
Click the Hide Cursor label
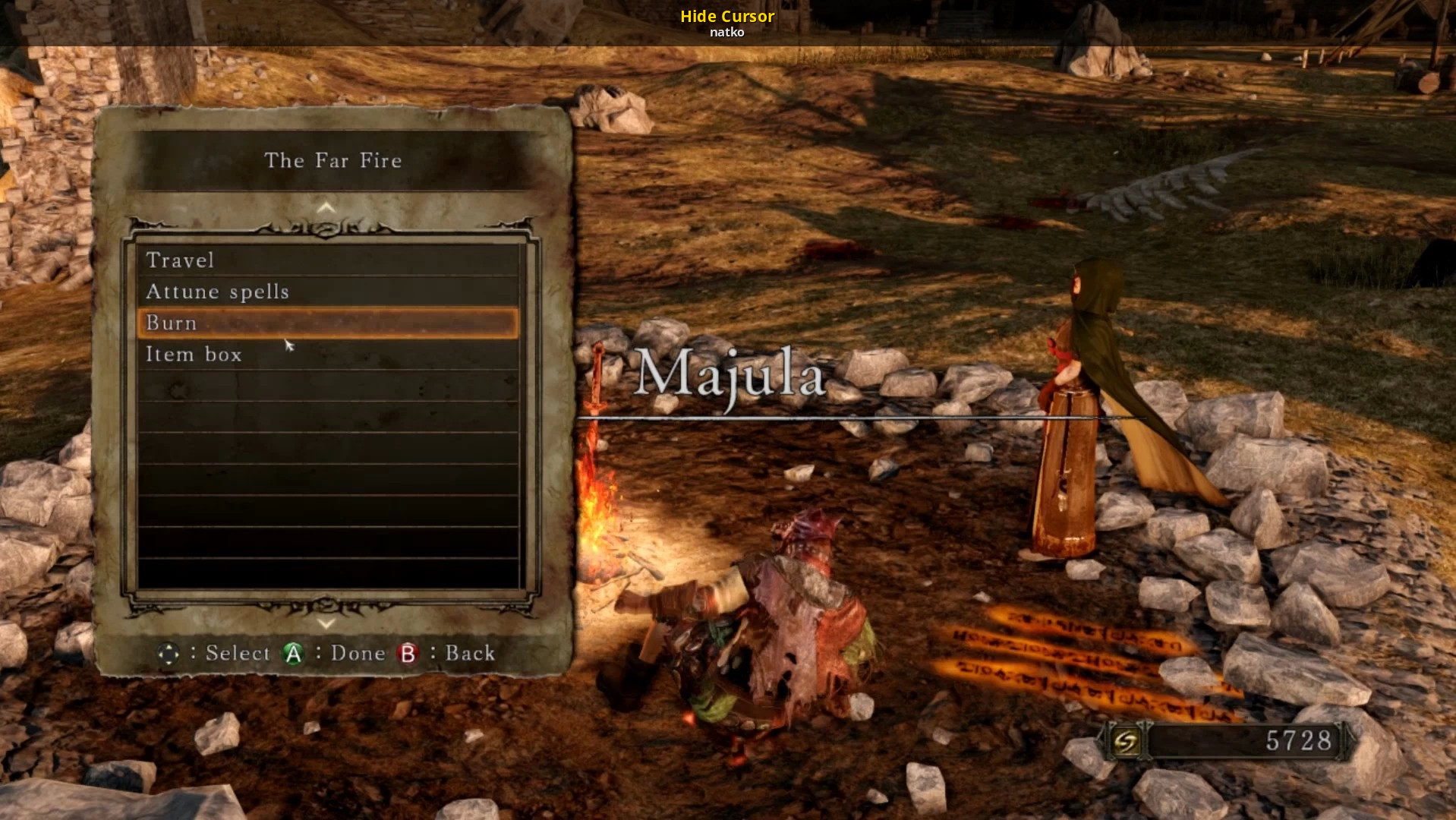pos(726,16)
